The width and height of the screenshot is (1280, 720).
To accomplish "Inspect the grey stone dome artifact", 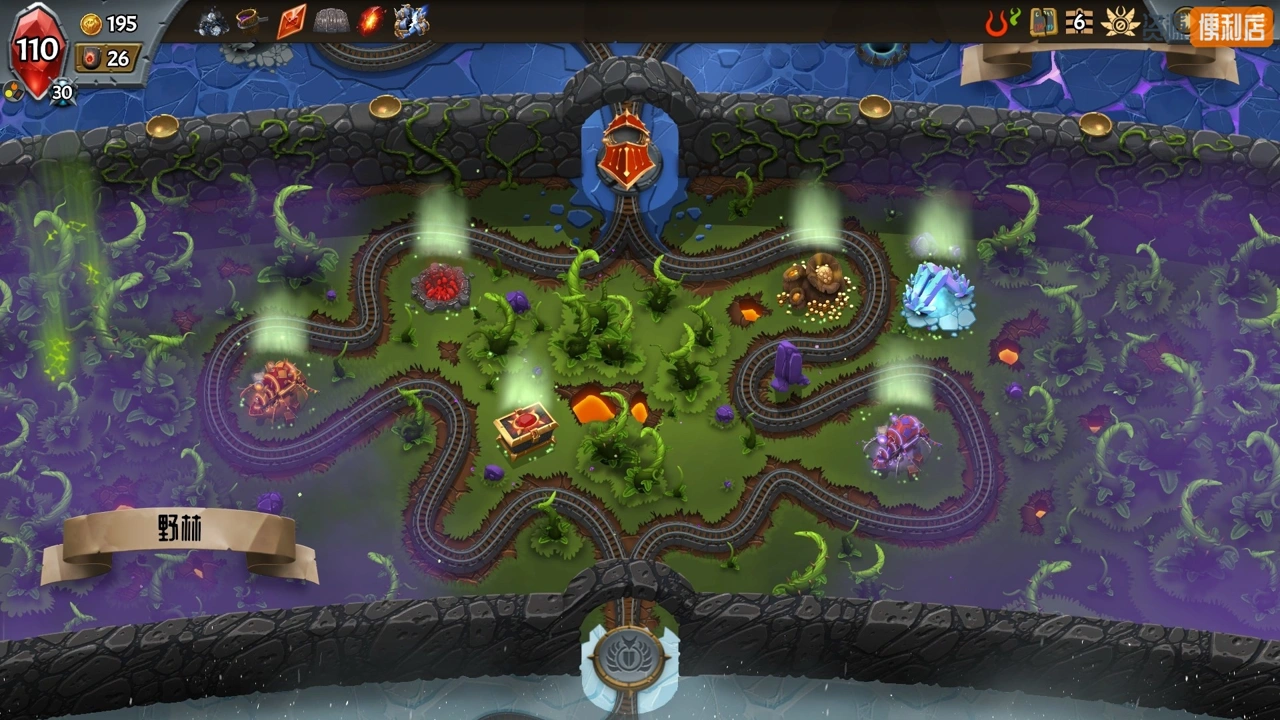I will (x=331, y=21).
